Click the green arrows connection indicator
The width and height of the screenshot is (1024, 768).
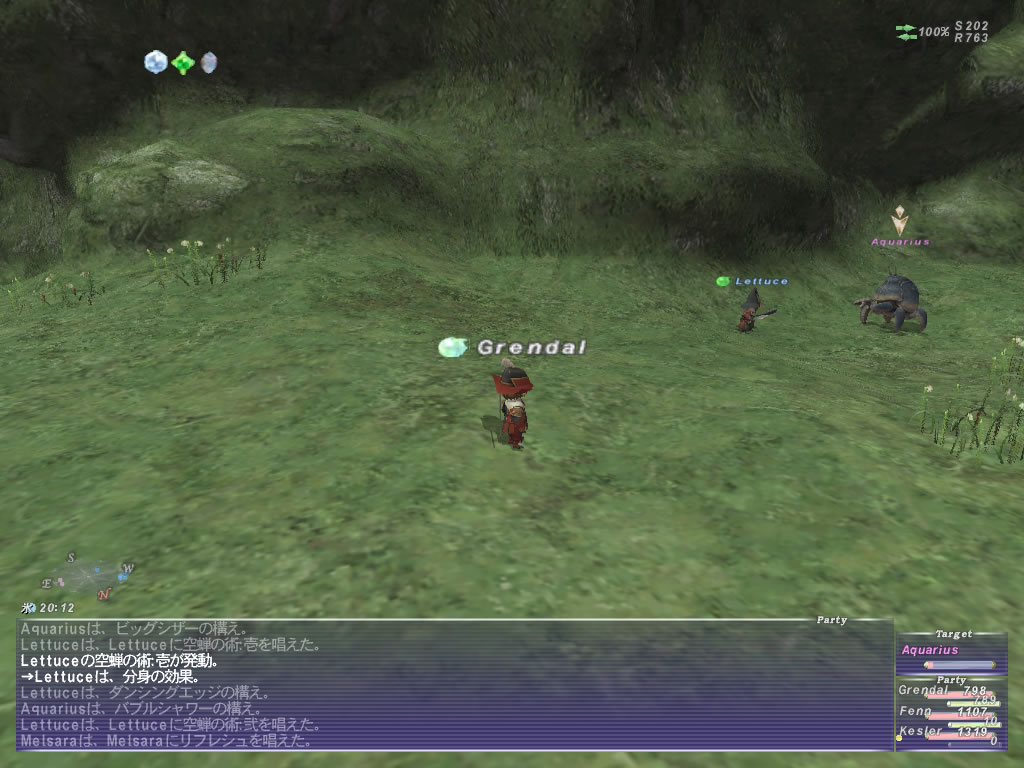[907, 32]
